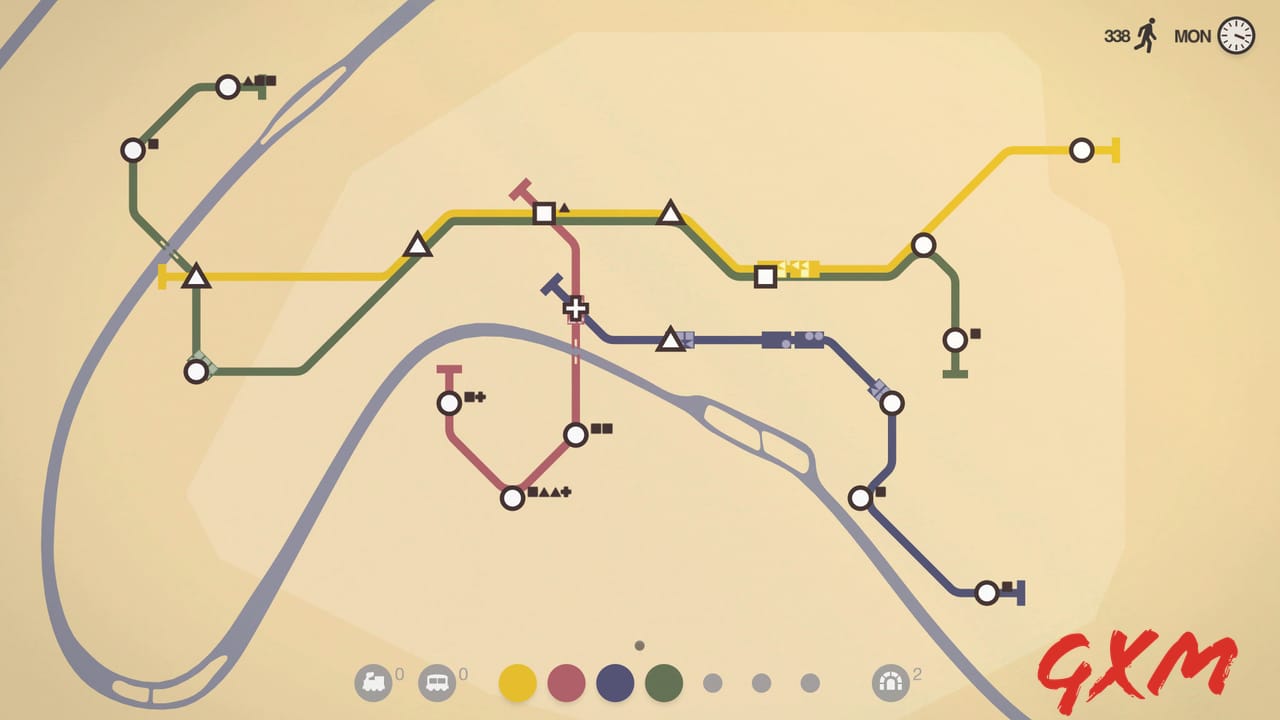The width and height of the screenshot is (1280, 720).
Task: Click the clock icon to pause the game
Action: coord(1235,36)
